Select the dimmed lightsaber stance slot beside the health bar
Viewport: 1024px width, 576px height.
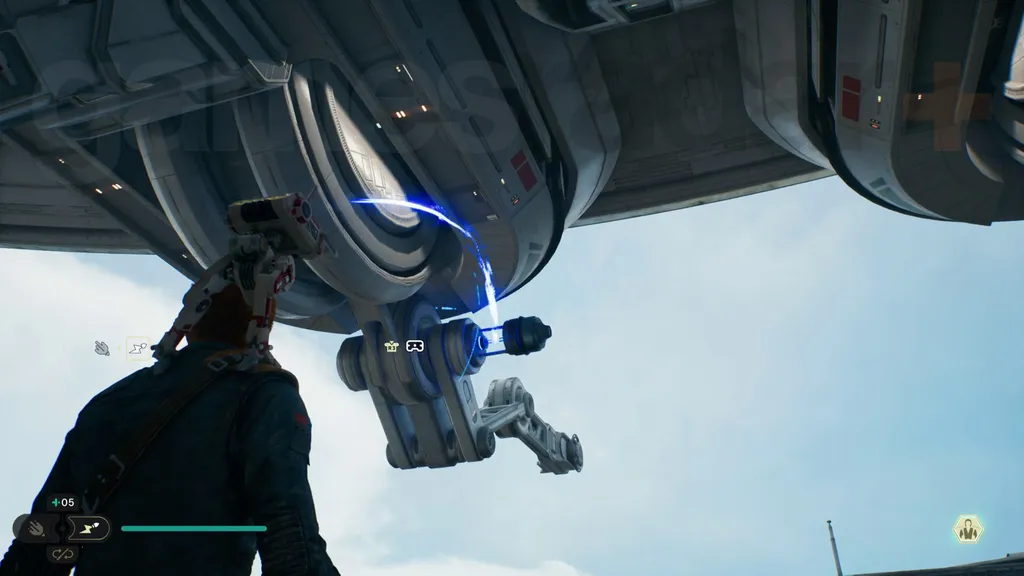click(33, 528)
